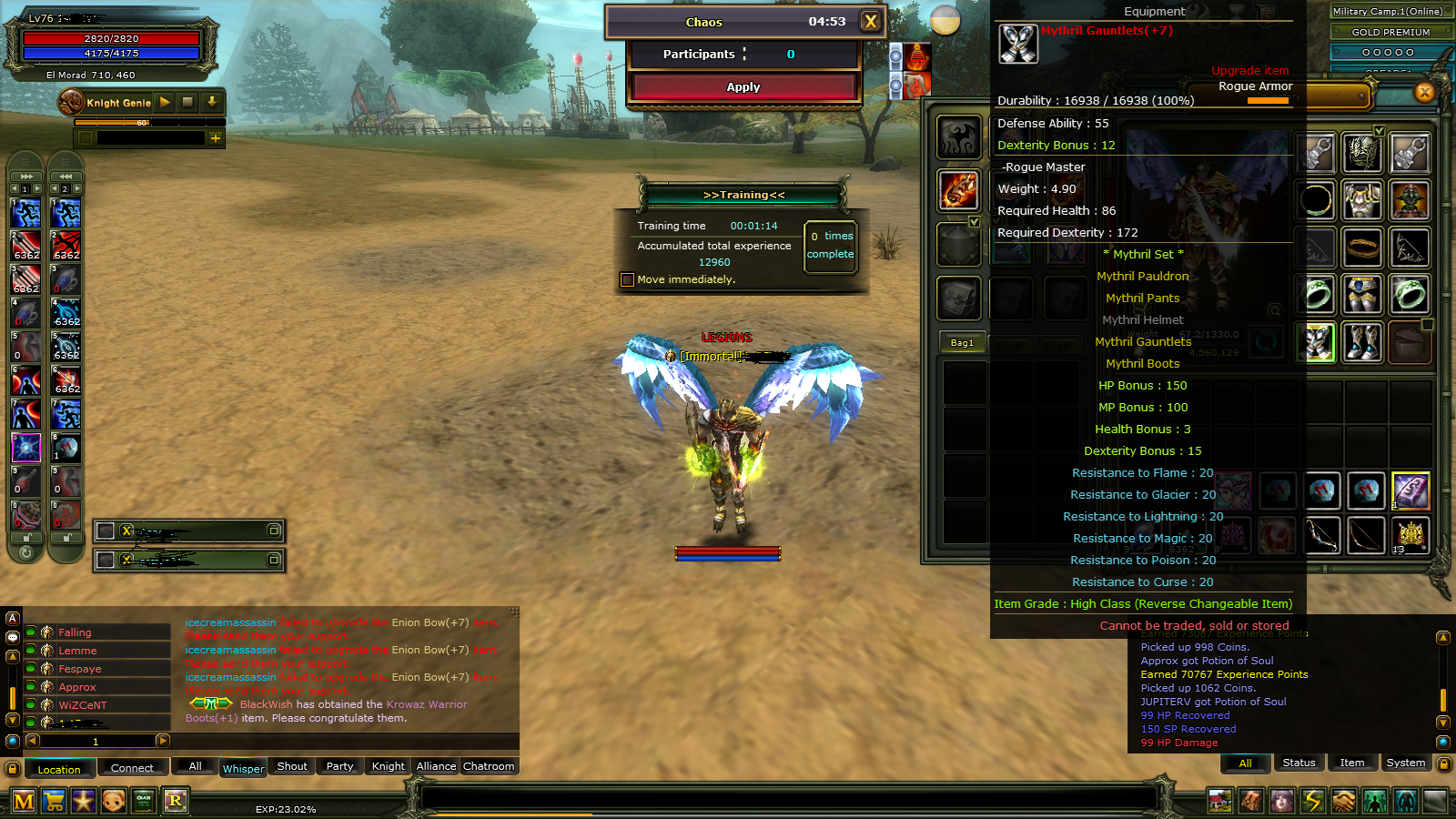Click the plus button beside the Genie input
Screen dimensions: 1456x819
(216, 137)
